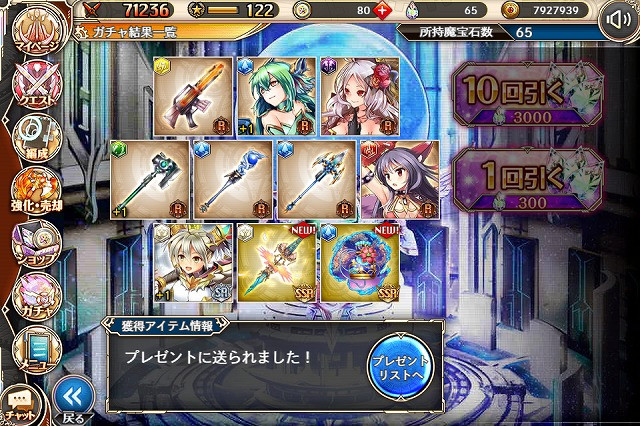Screen dimensions: 640x426
Task: Open the enhance and sell menu
Action: (x=36, y=191)
